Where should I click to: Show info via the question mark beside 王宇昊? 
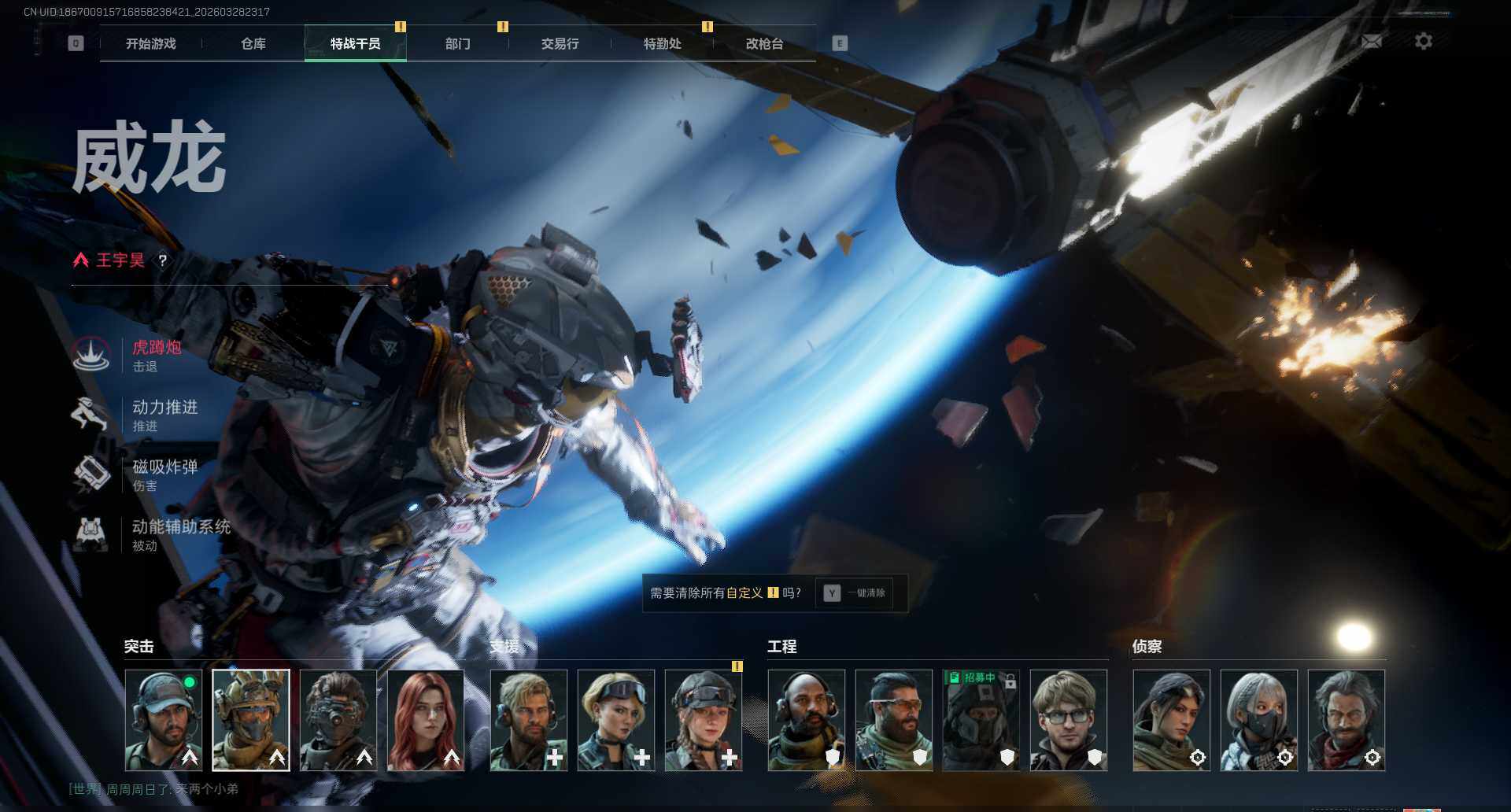(x=163, y=260)
